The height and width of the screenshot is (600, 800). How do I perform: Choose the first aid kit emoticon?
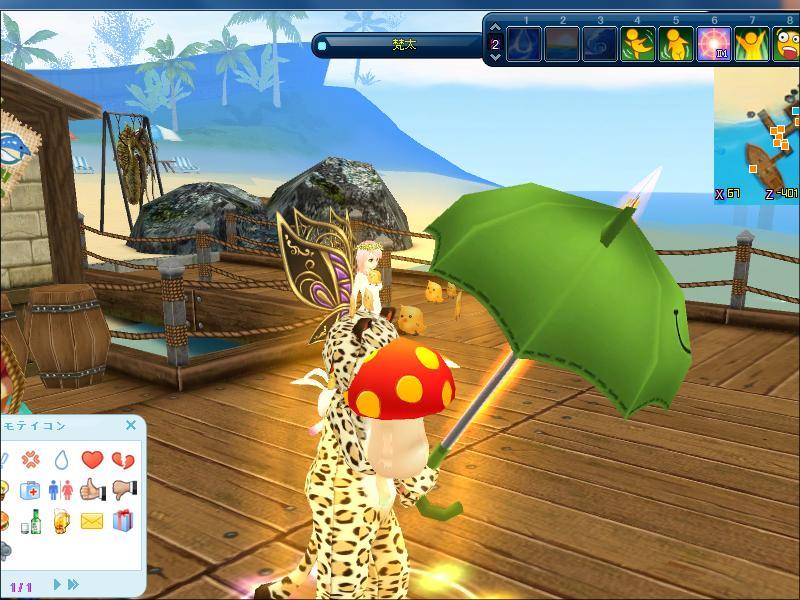click(30, 490)
